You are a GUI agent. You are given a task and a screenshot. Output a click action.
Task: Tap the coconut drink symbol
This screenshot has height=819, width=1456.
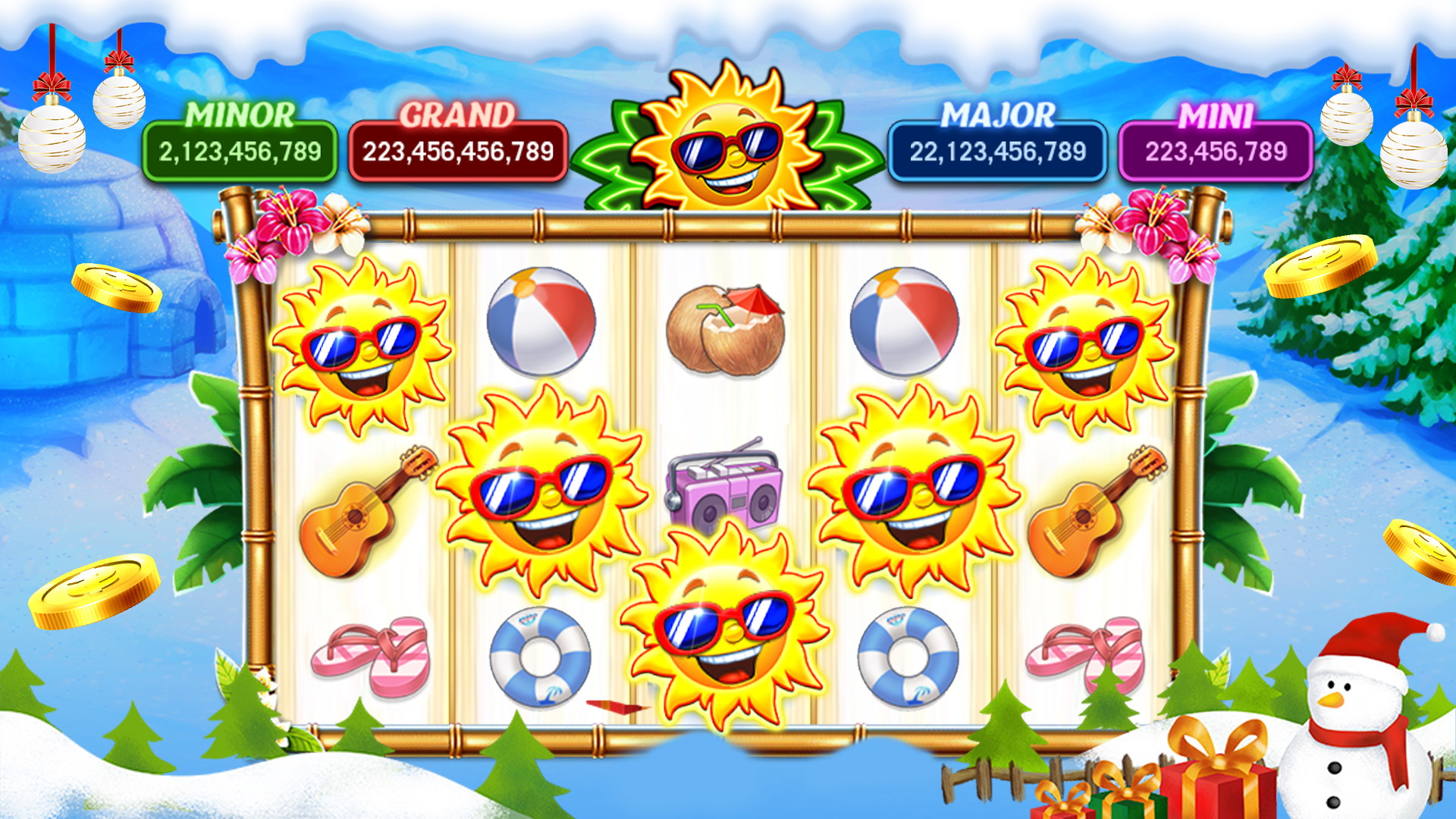[724, 326]
